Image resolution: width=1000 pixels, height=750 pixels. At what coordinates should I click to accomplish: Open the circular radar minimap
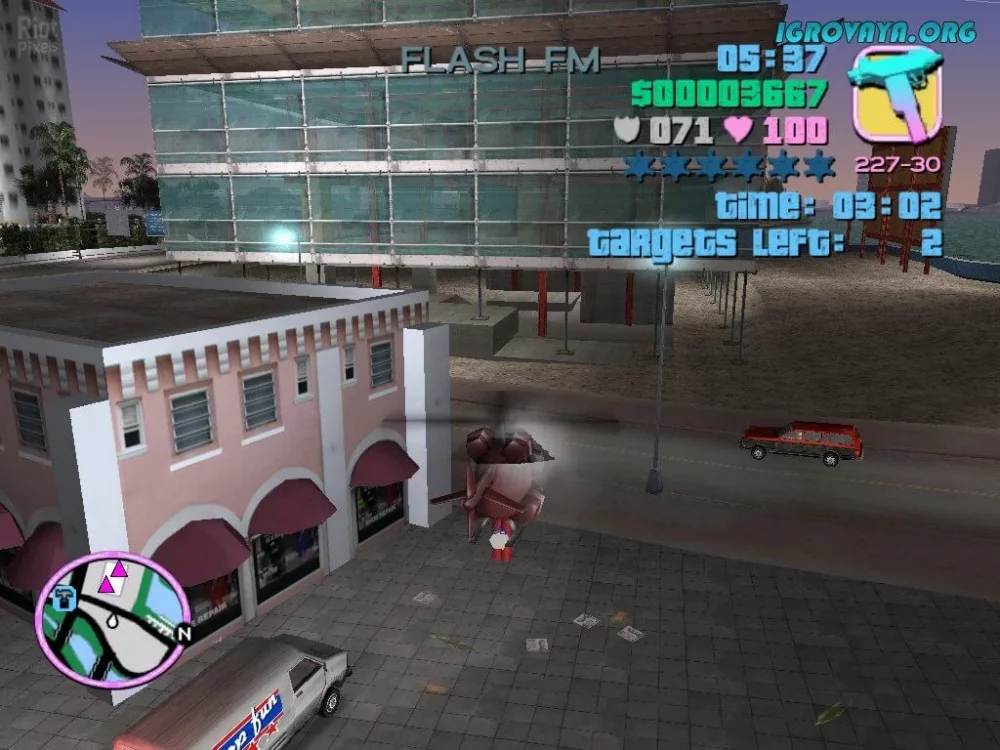111,619
